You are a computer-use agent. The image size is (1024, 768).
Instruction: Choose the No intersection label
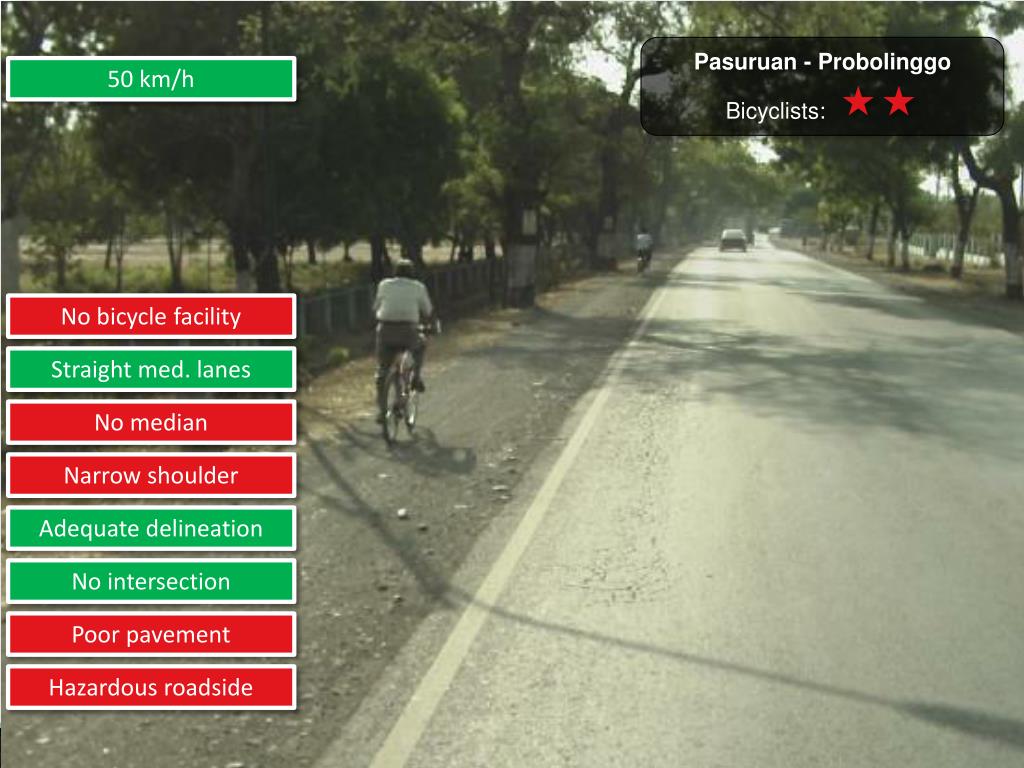pyautogui.click(x=151, y=581)
